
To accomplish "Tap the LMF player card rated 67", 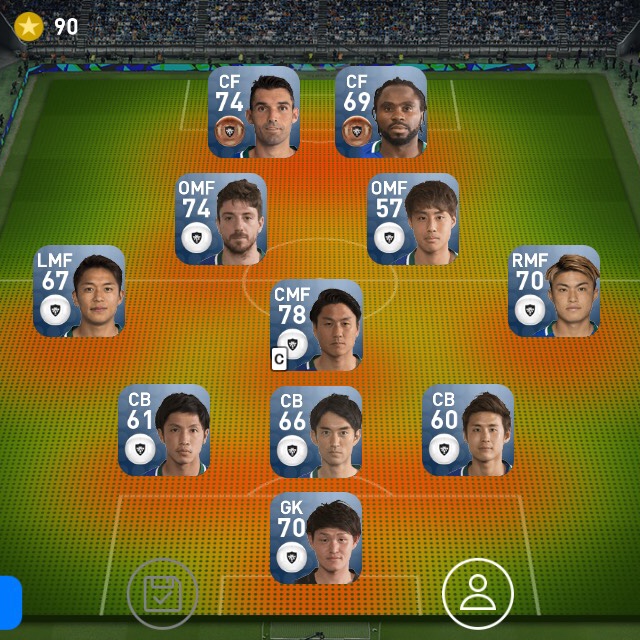I will 79,290.
